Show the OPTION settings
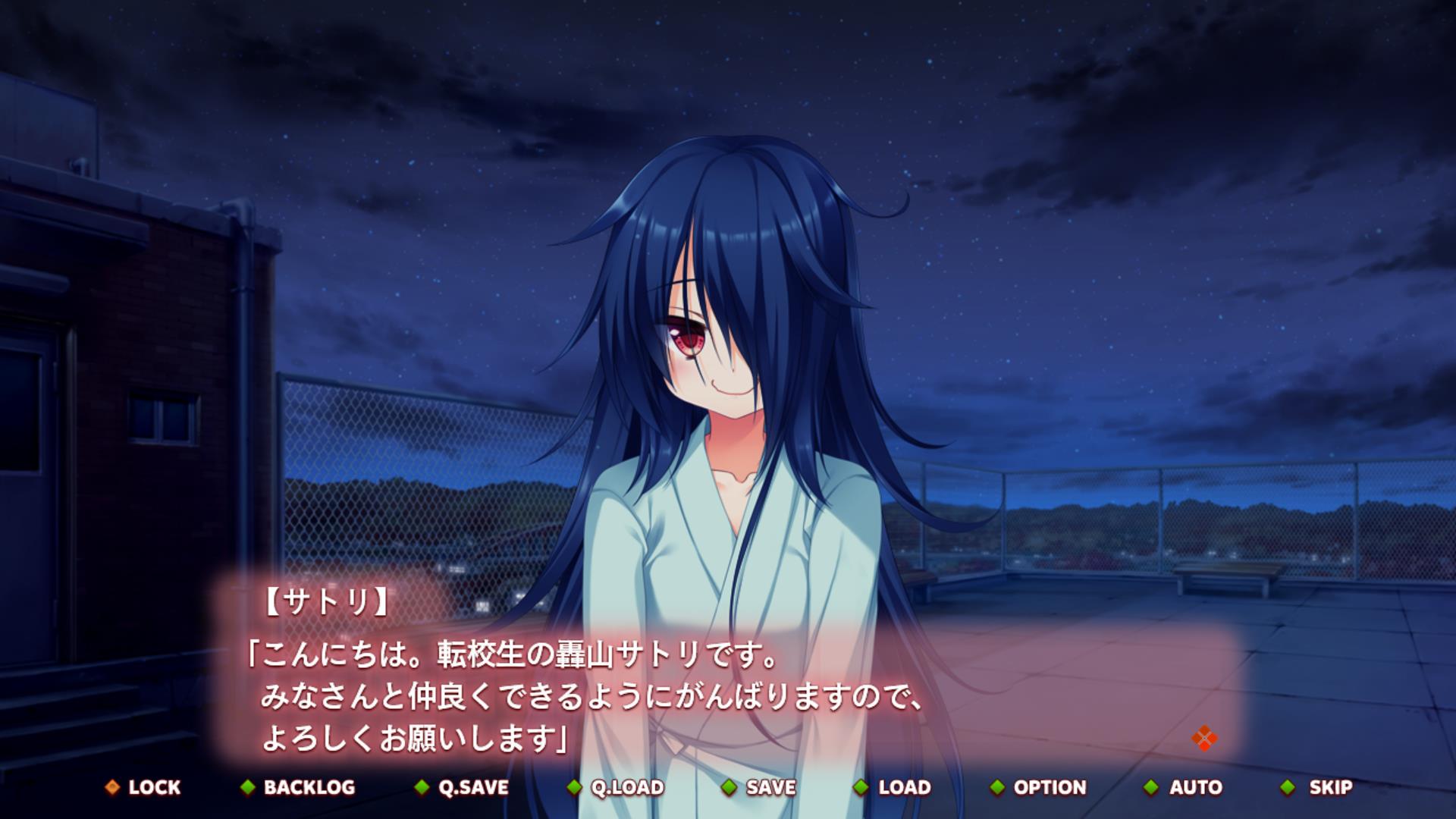The height and width of the screenshot is (819, 1456). (1039, 787)
